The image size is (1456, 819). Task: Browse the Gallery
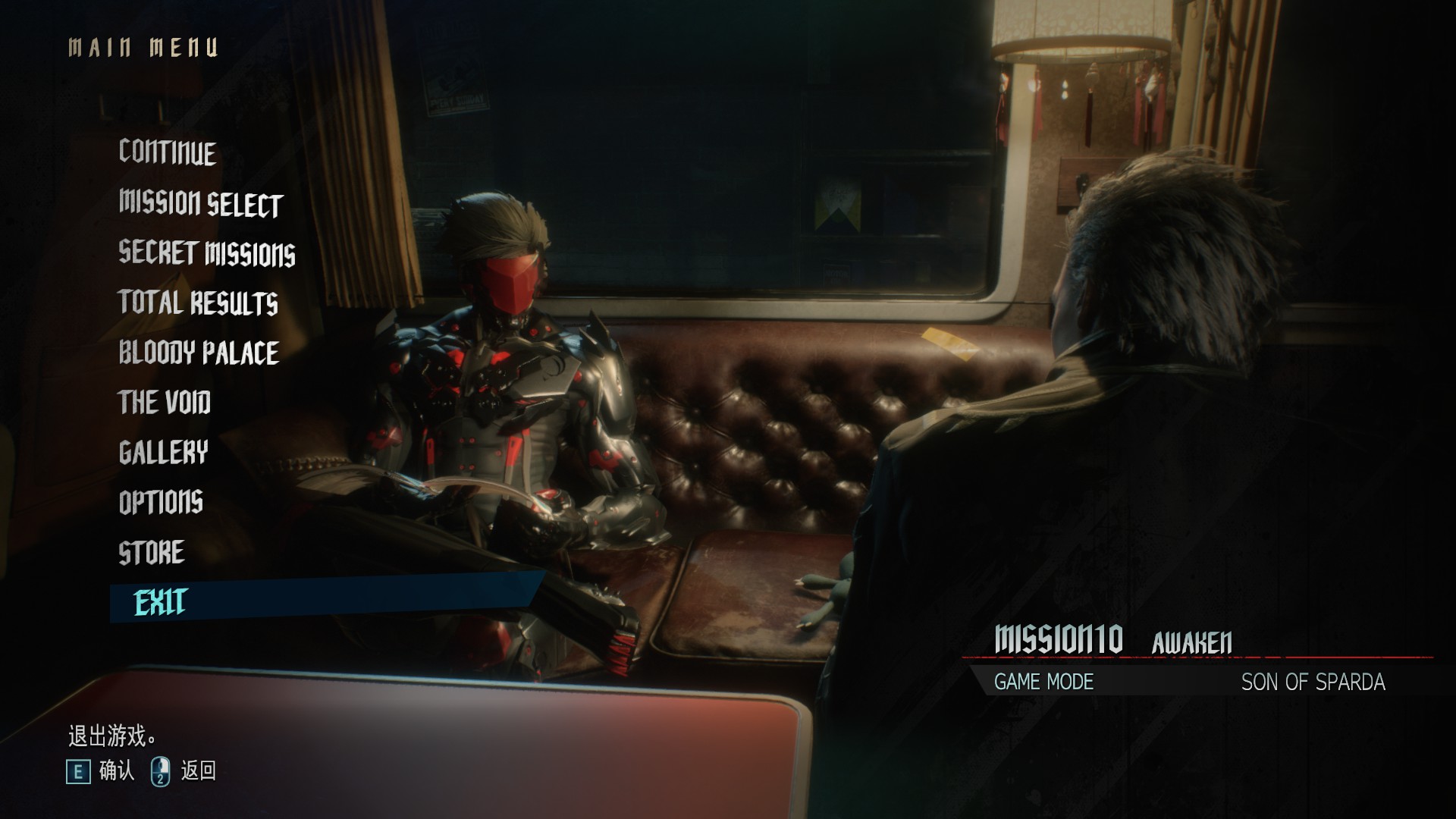point(163,453)
